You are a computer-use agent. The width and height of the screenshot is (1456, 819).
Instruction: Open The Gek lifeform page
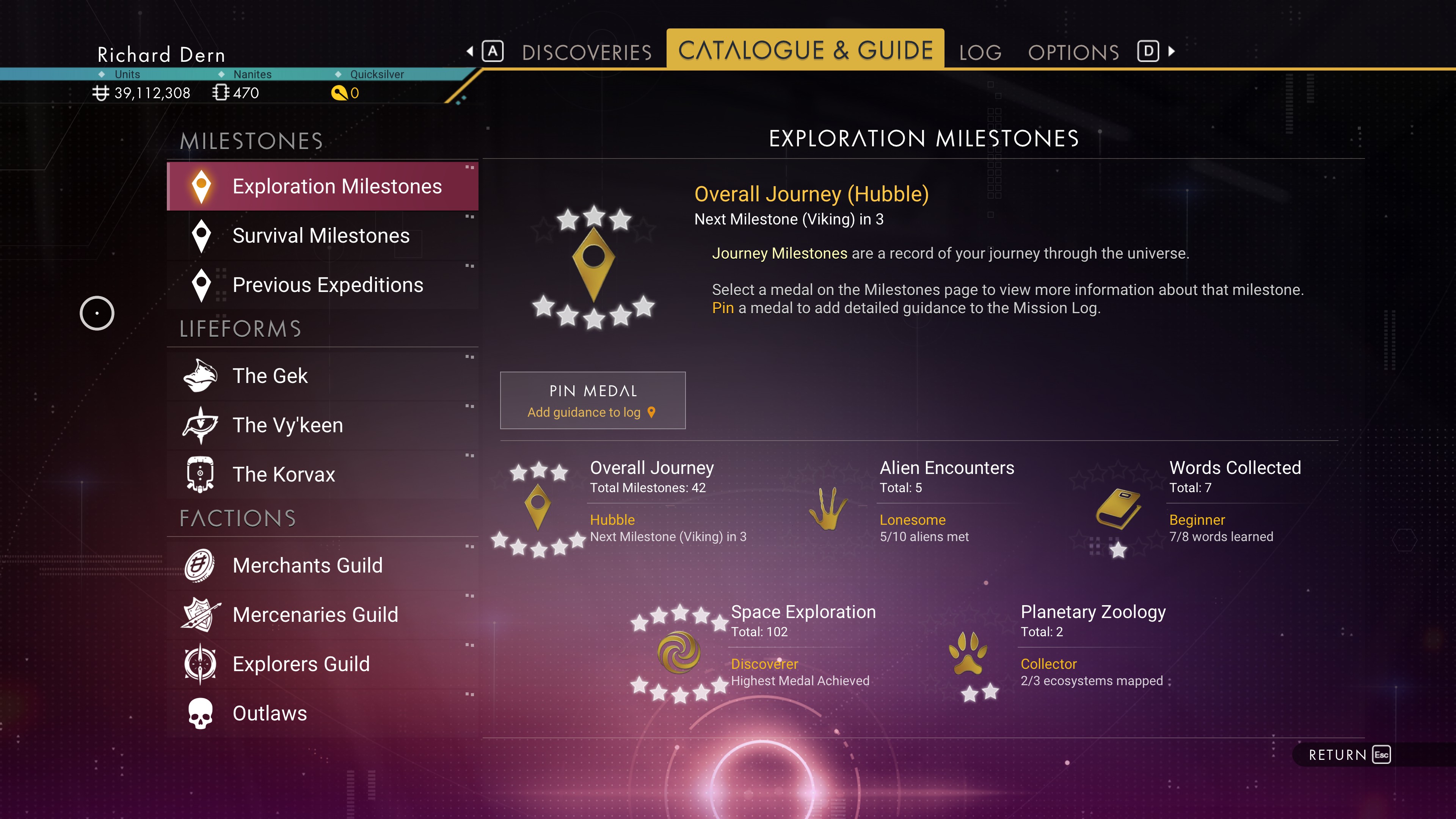[322, 376]
